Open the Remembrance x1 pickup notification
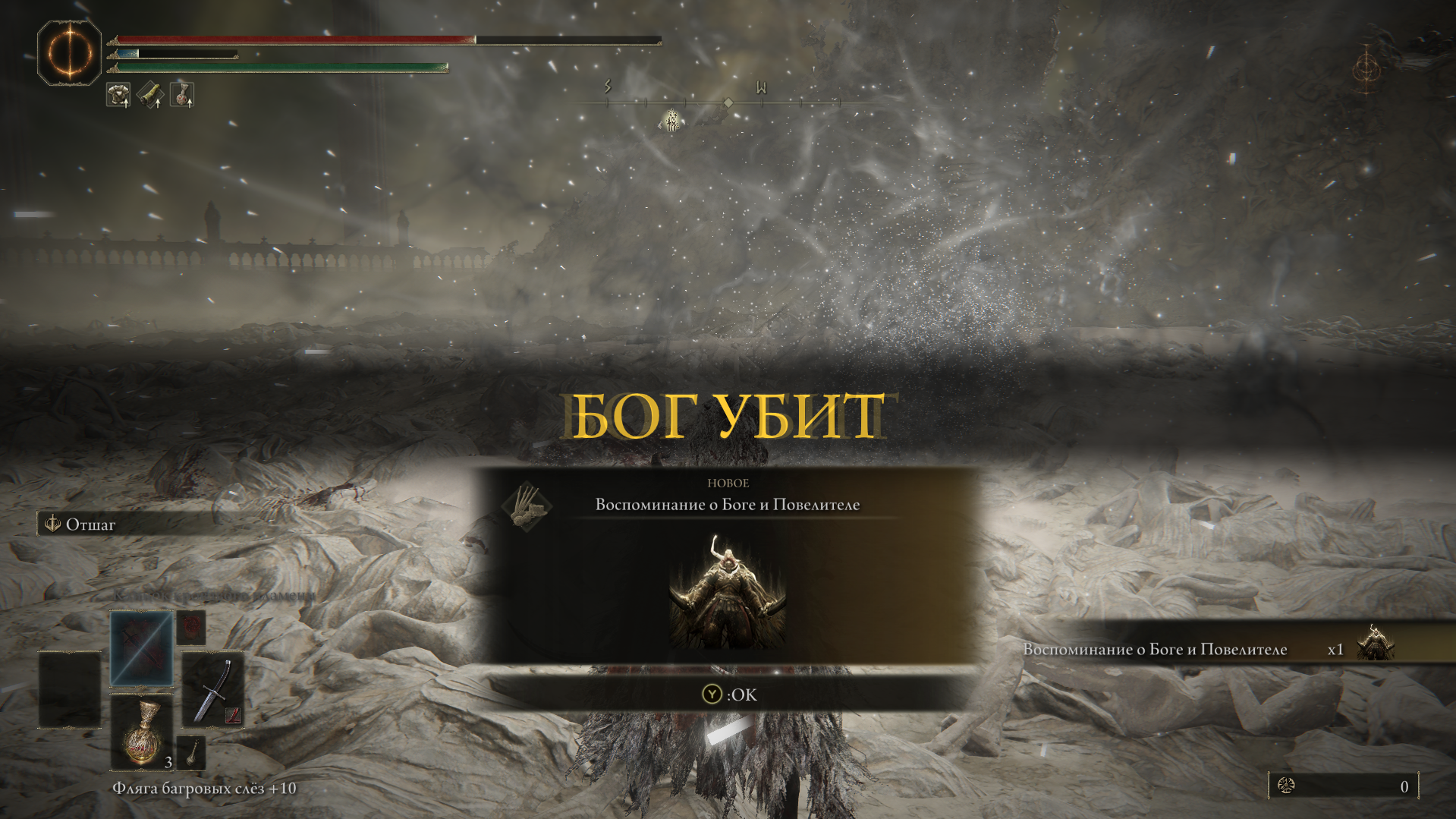This screenshot has width=1456, height=819. (1206, 648)
